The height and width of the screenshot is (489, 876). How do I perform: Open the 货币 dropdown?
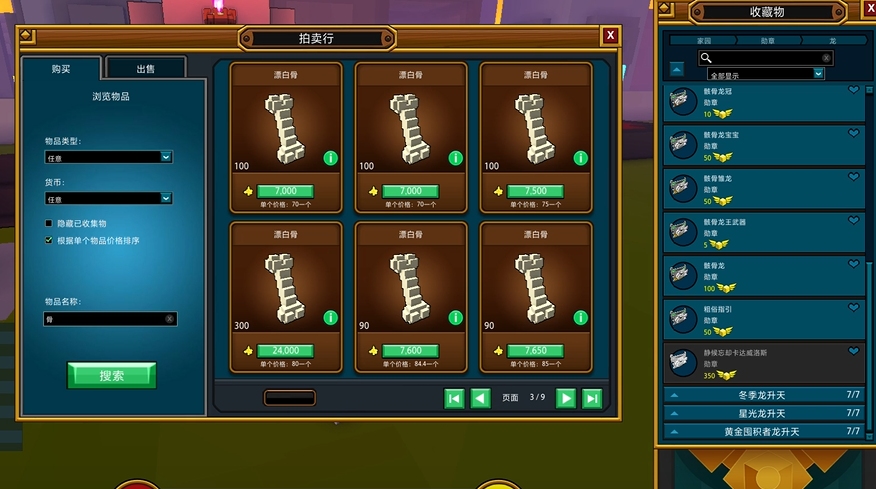pyautogui.click(x=110, y=199)
